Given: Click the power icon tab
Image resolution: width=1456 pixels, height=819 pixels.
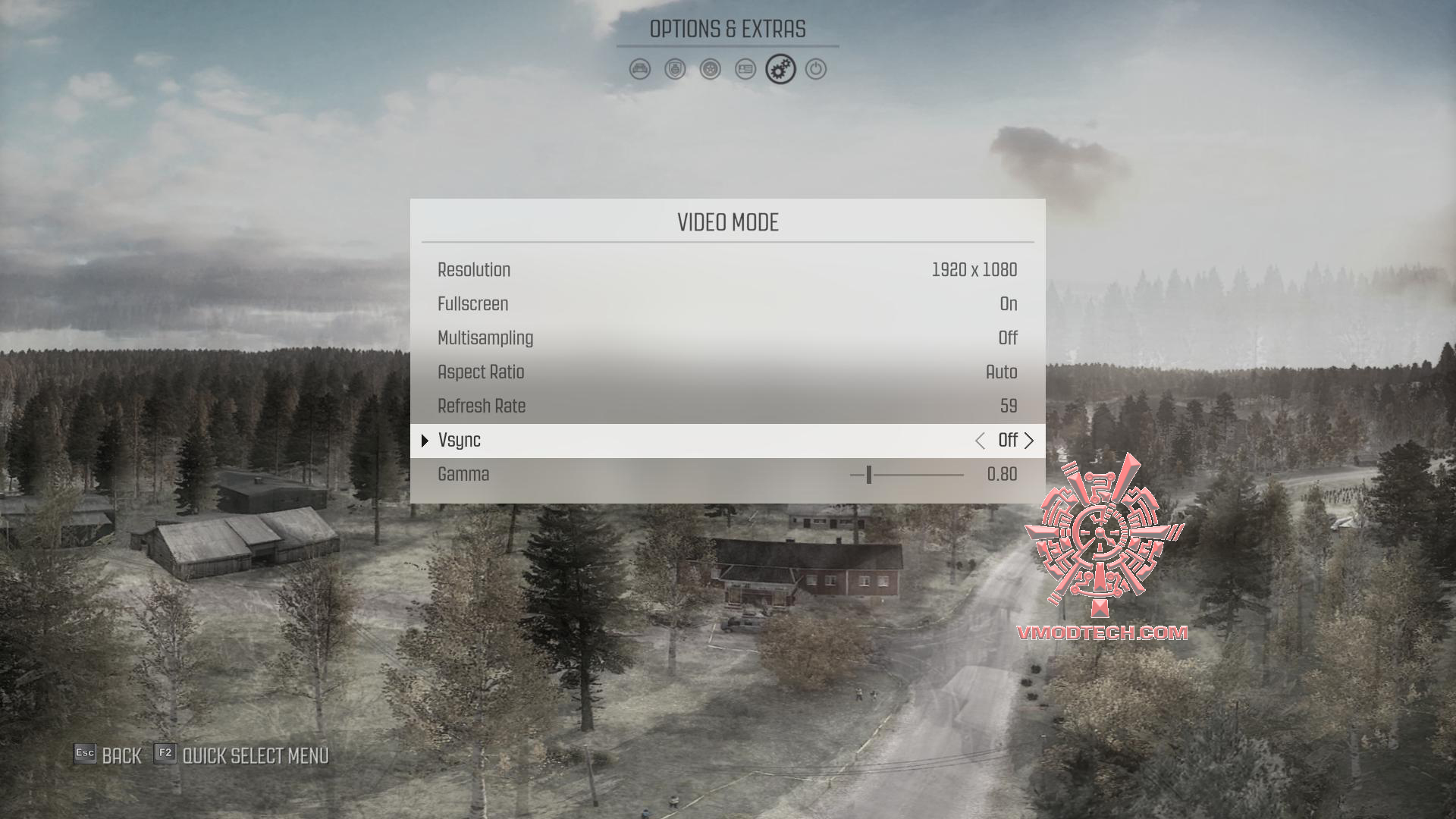Looking at the screenshot, I should pyautogui.click(x=816, y=70).
